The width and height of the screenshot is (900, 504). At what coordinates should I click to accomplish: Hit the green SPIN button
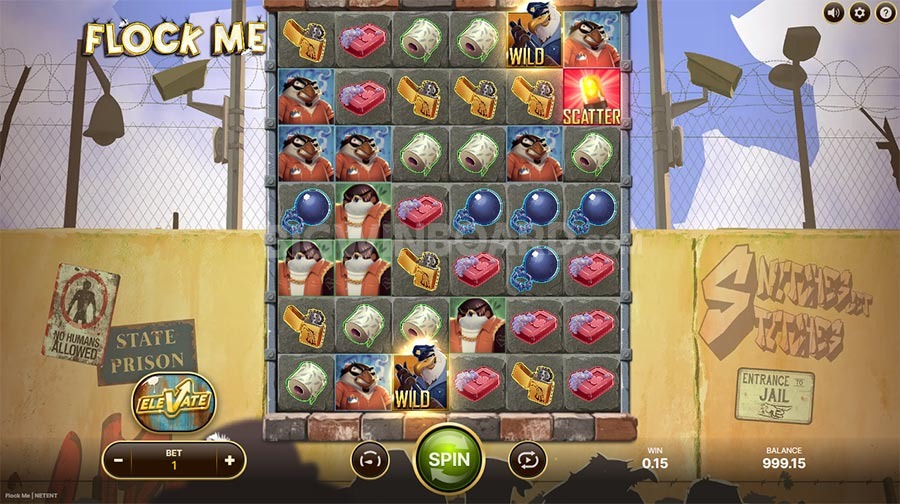tap(449, 460)
